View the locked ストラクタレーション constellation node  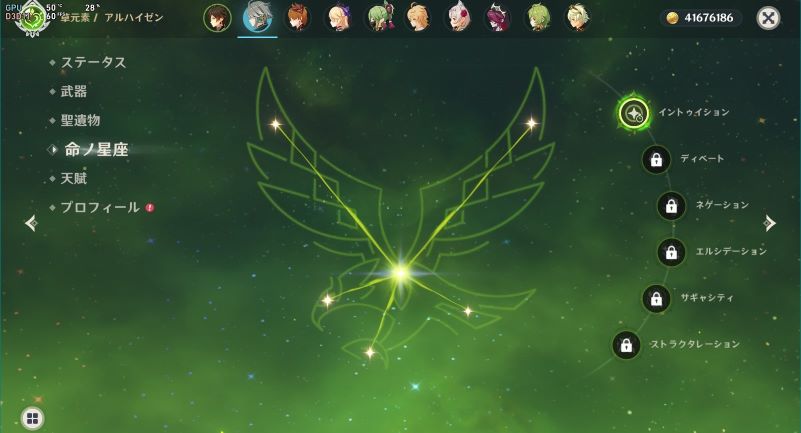[626, 345]
